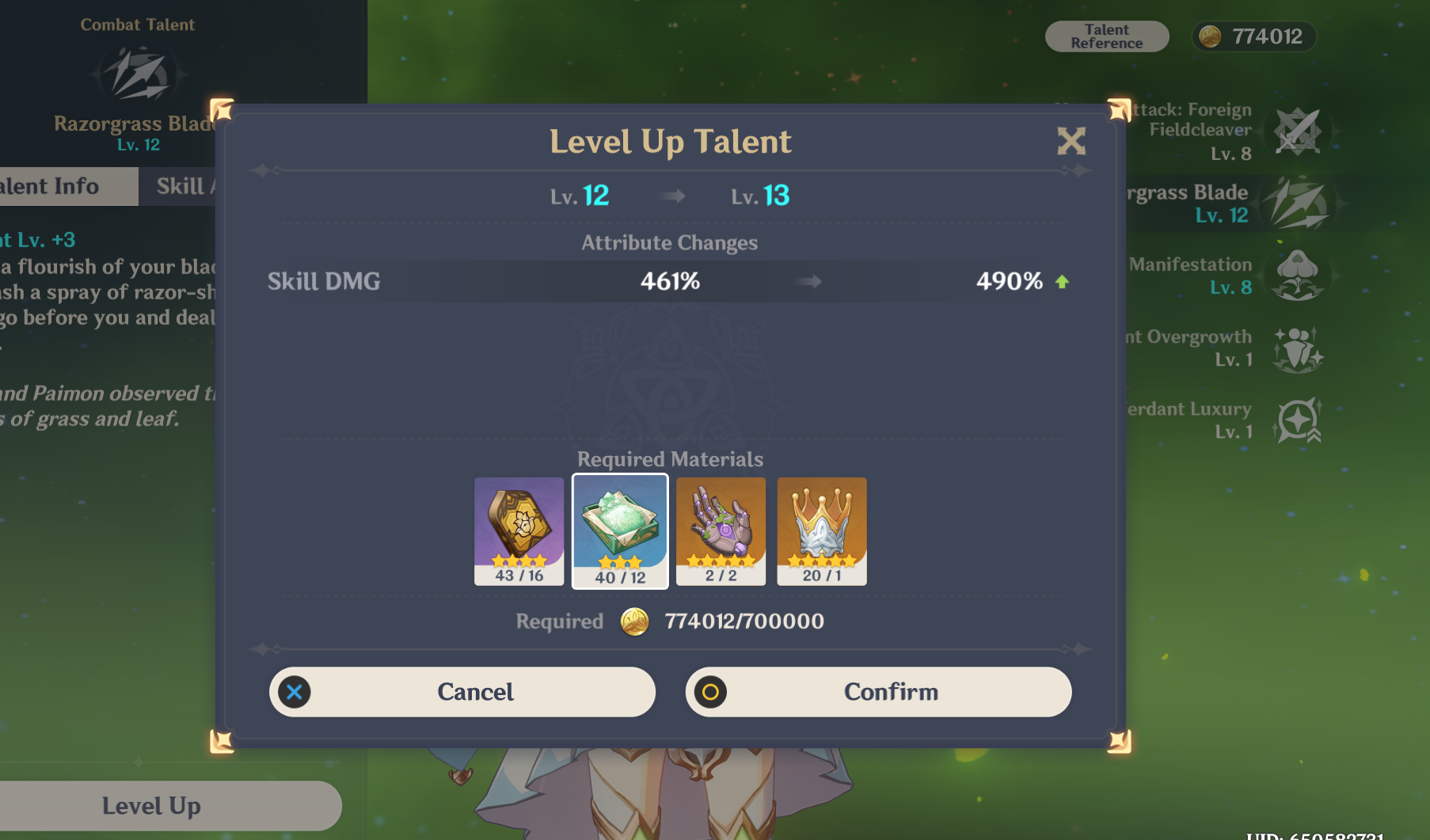Click the Skill DMG attribute change row
The width and height of the screenshot is (1430, 840).
click(x=669, y=281)
